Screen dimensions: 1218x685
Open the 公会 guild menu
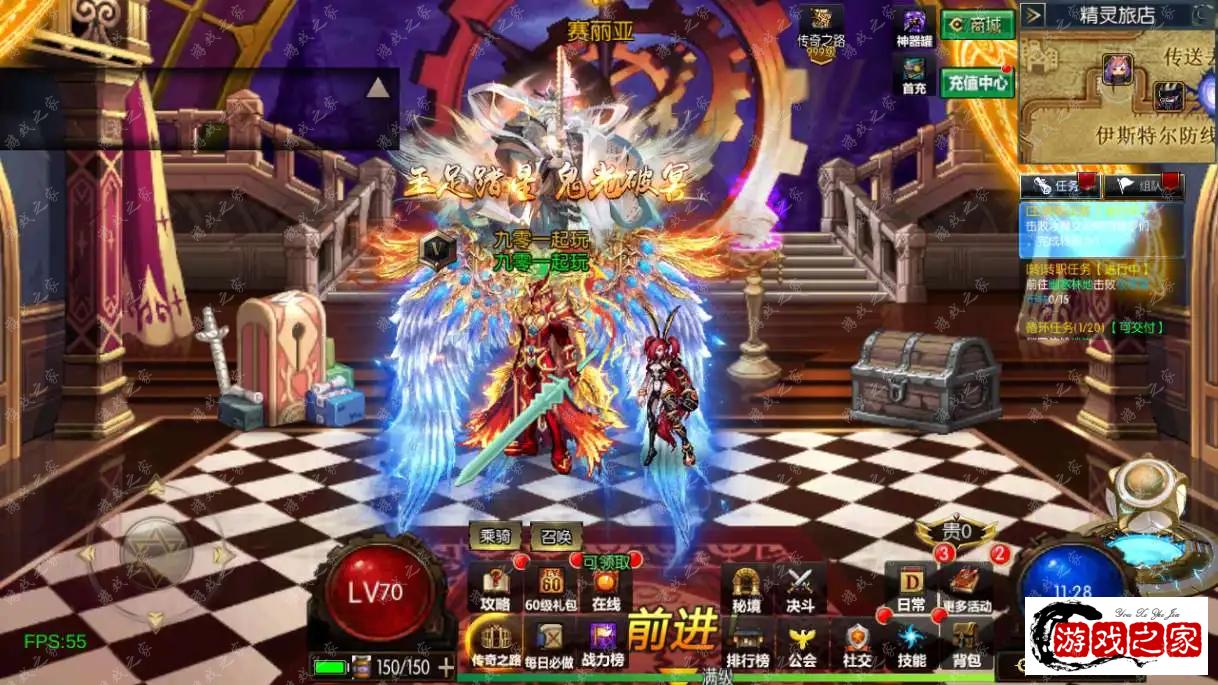801,645
